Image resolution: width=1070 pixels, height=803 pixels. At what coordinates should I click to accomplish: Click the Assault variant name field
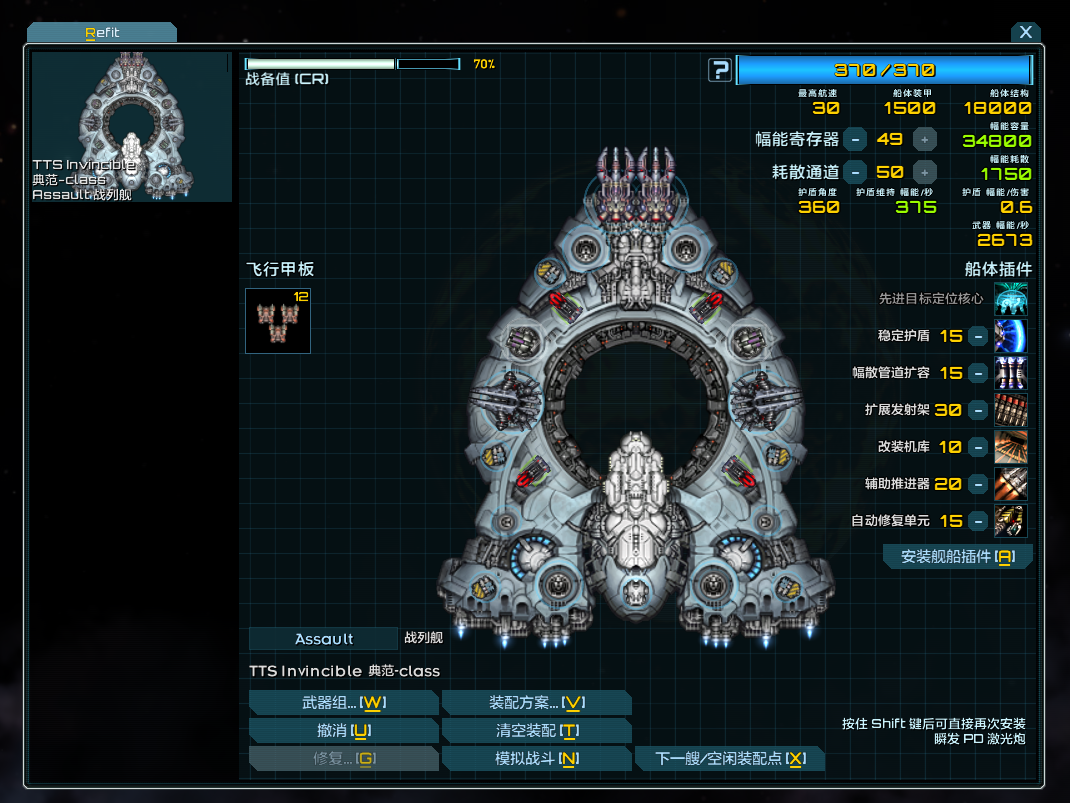[x=323, y=639]
